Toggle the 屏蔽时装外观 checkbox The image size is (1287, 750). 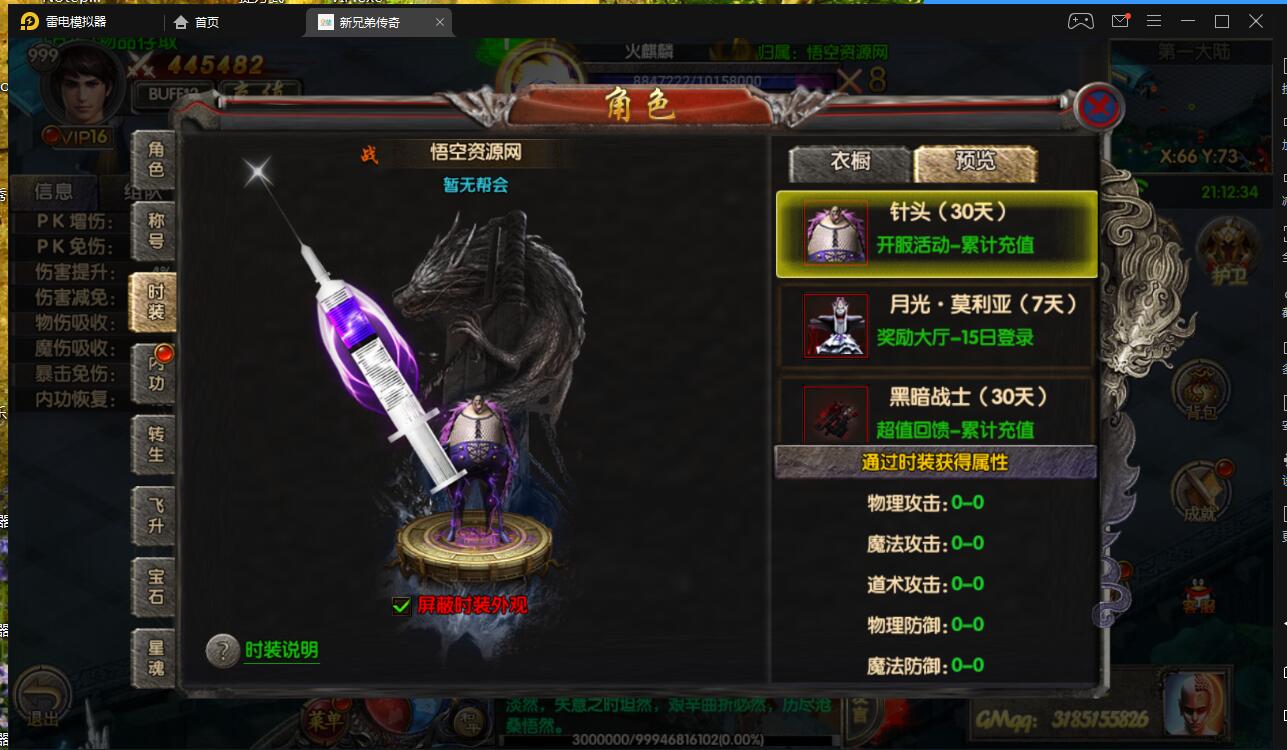[x=402, y=605]
